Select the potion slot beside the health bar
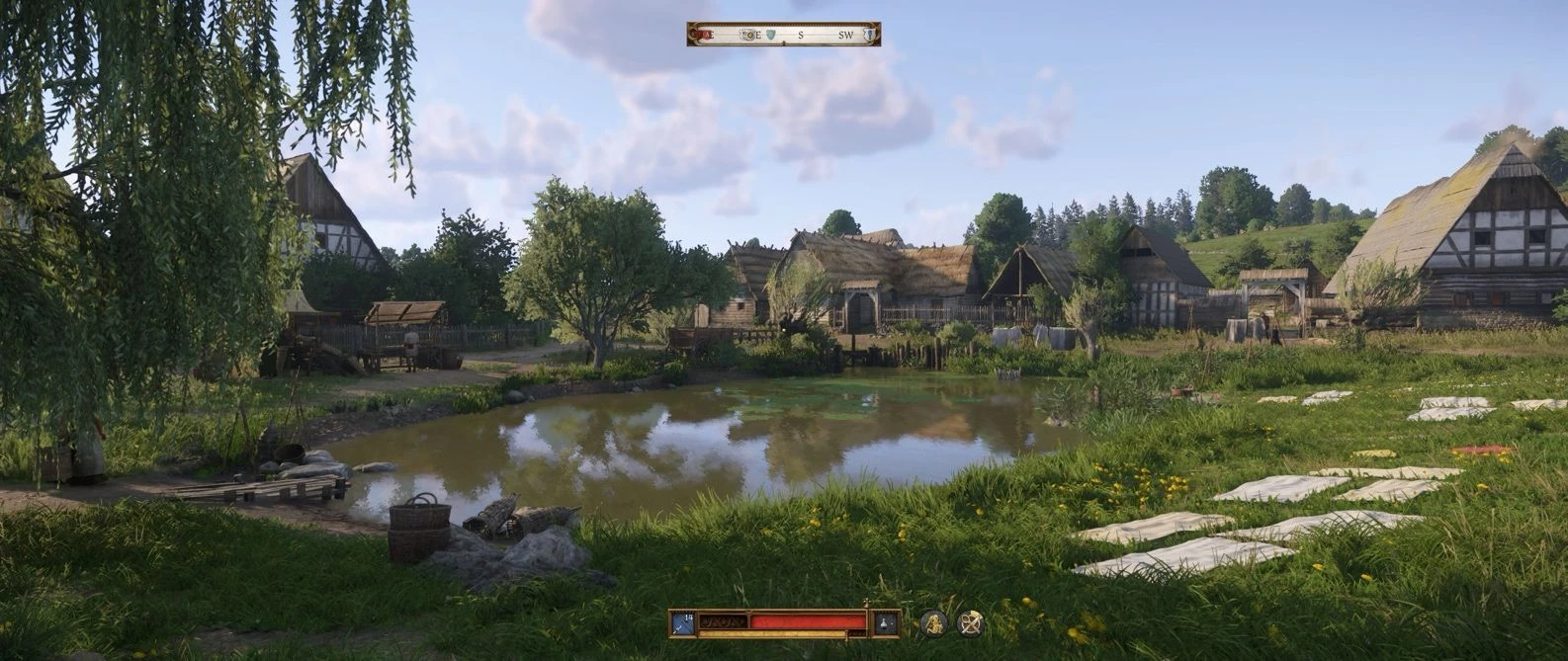This screenshot has width=1568, height=661. 886,622
